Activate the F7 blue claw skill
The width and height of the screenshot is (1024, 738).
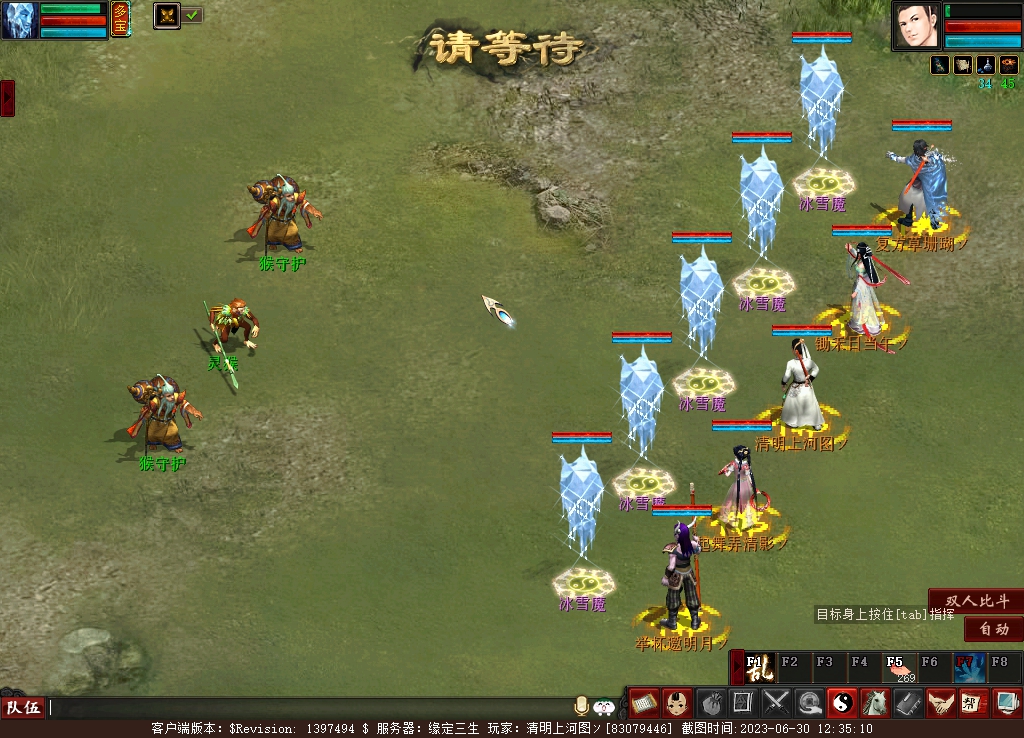click(x=968, y=667)
